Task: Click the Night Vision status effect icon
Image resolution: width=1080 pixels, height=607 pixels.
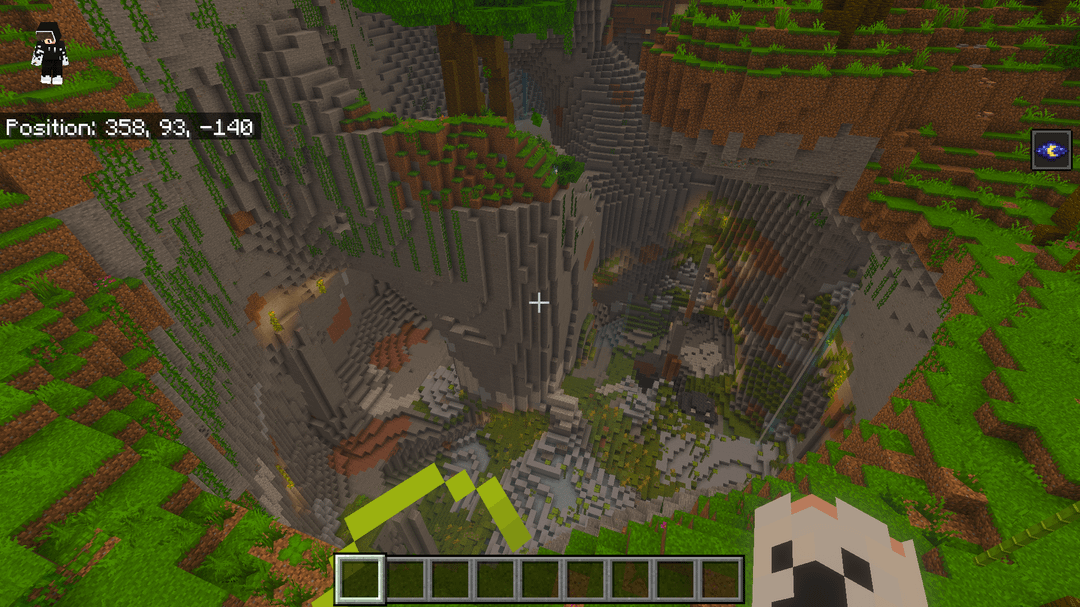Action: [1053, 150]
